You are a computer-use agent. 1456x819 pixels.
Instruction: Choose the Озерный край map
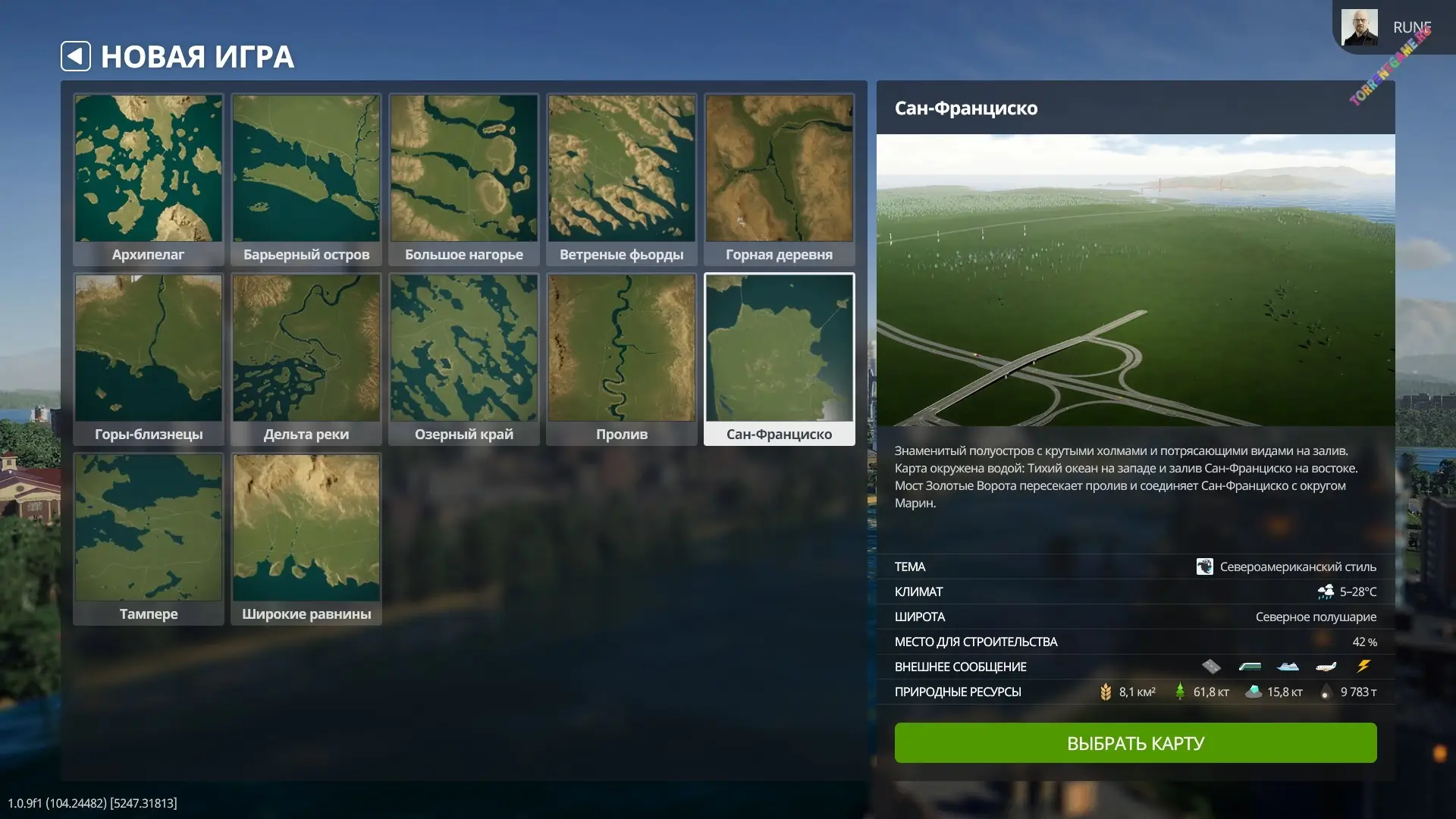point(464,359)
